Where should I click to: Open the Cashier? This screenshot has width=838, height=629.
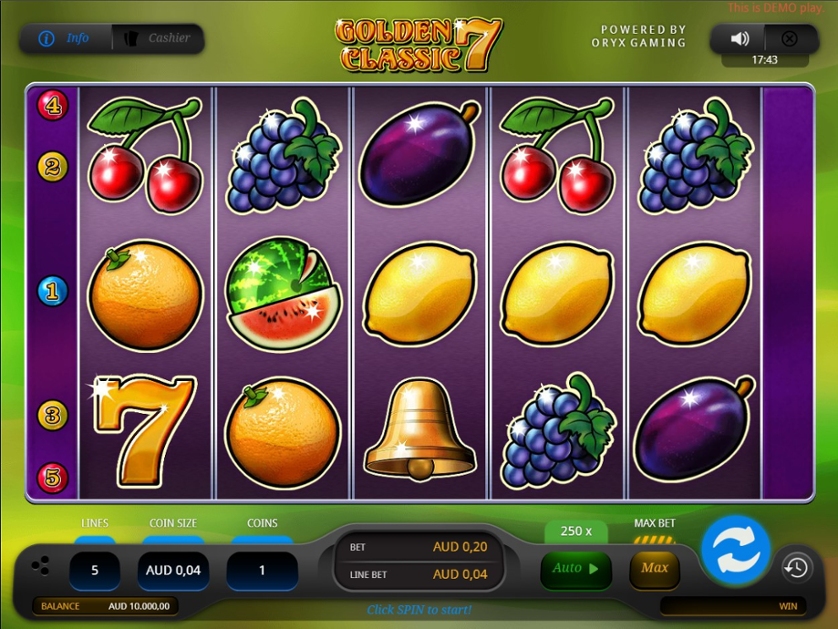[x=158, y=39]
